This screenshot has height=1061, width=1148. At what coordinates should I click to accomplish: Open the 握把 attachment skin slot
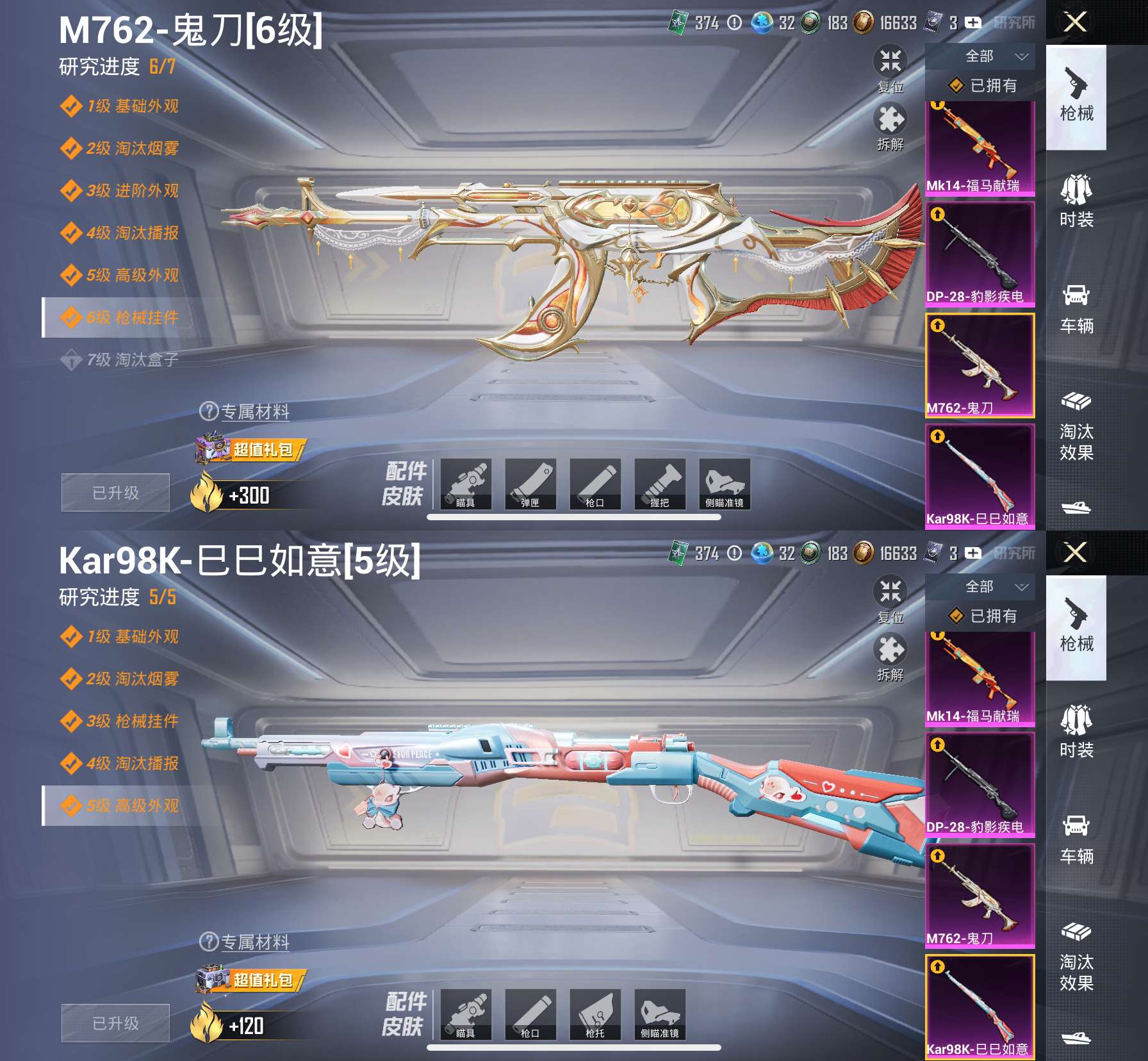pos(659,484)
